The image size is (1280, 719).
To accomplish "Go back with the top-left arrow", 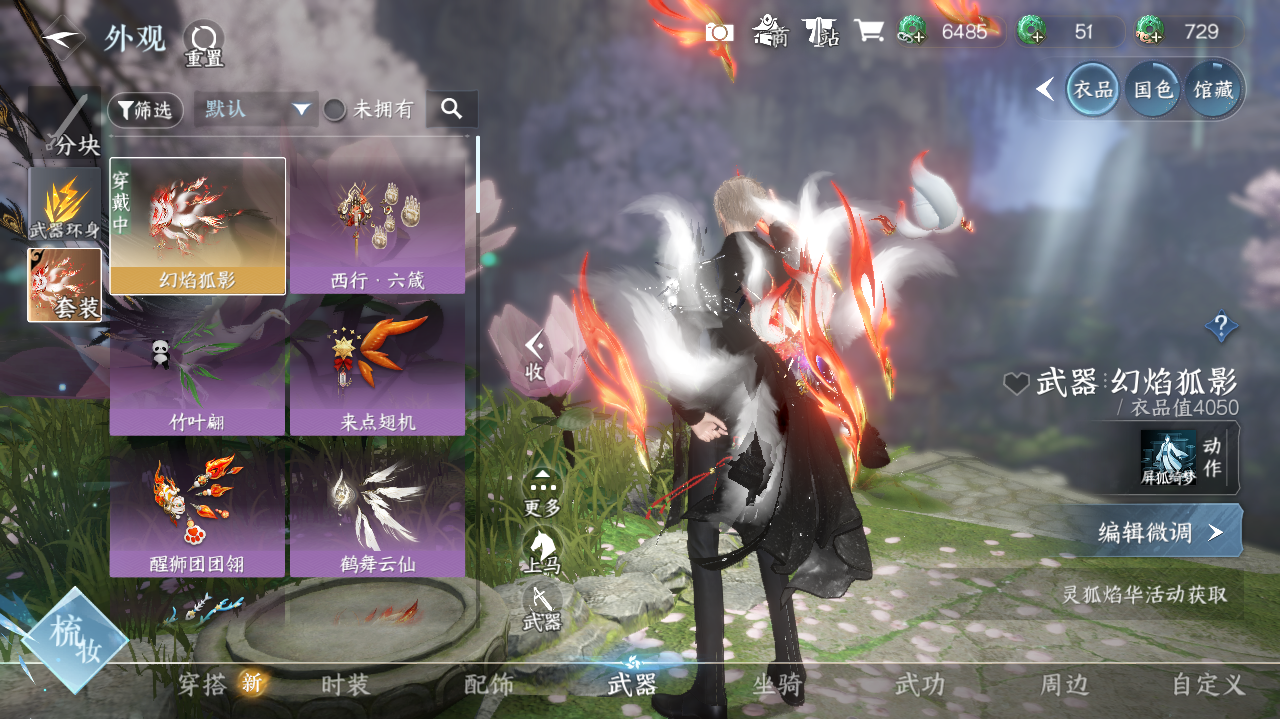I will click(x=62, y=37).
